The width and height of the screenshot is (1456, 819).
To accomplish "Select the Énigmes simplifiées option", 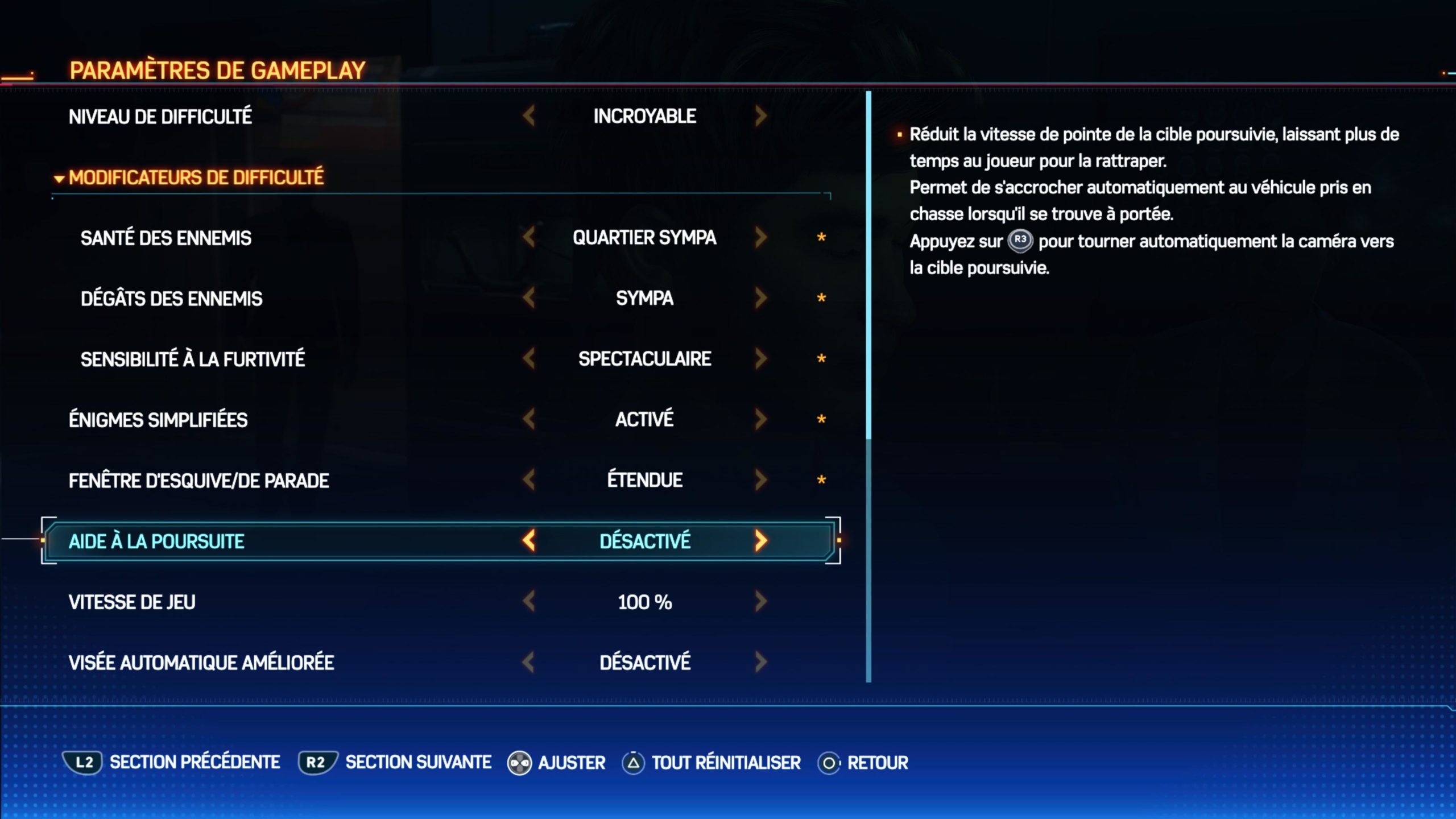I will (158, 420).
